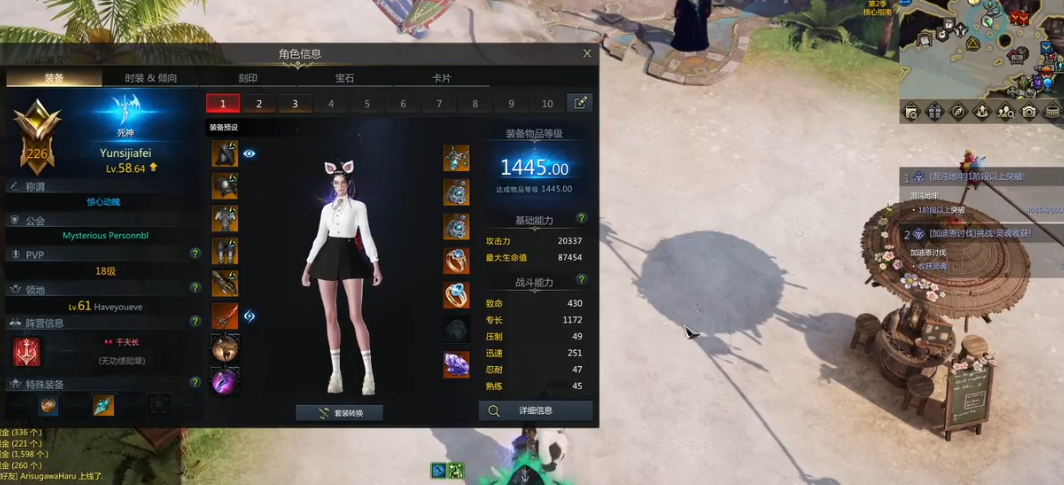
Task: Click the help icon beside 基础能力
Action: [581, 218]
